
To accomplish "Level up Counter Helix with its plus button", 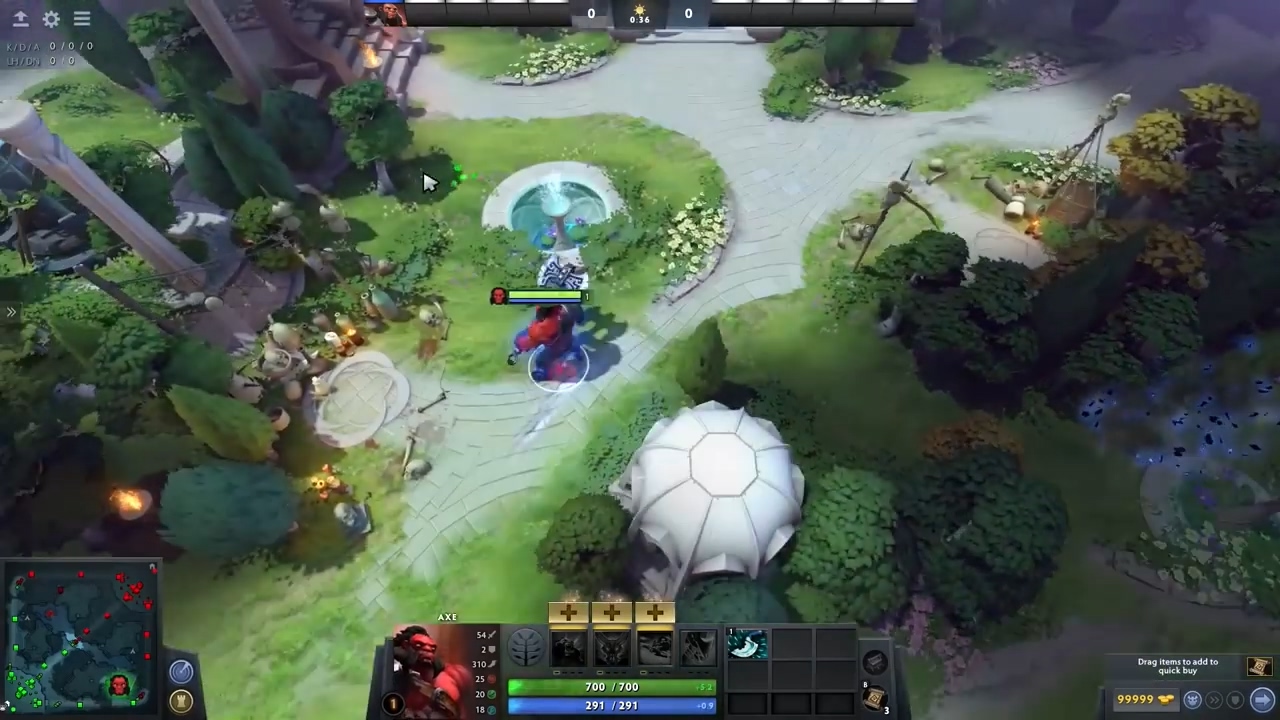I will 654,611.
